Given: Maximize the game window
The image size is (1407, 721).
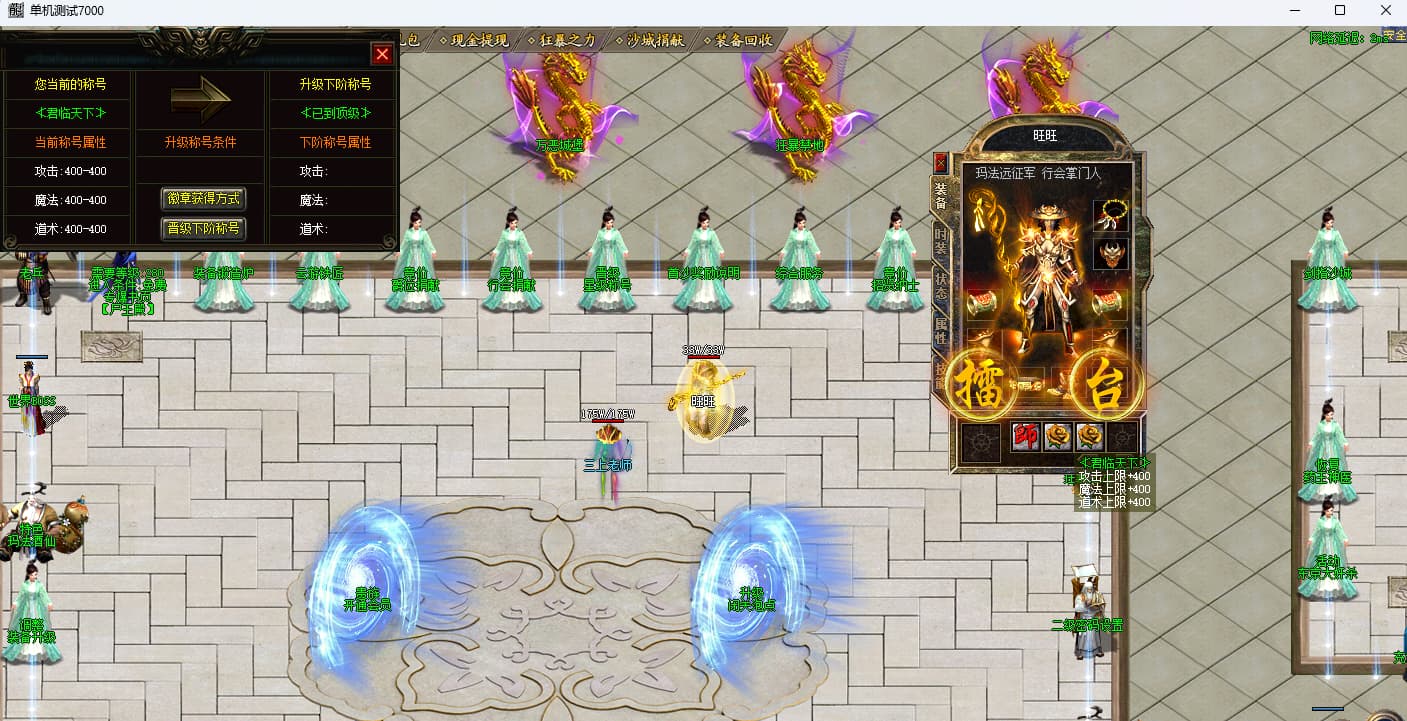Looking at the screenshot, I should (x=1340, y=11).
